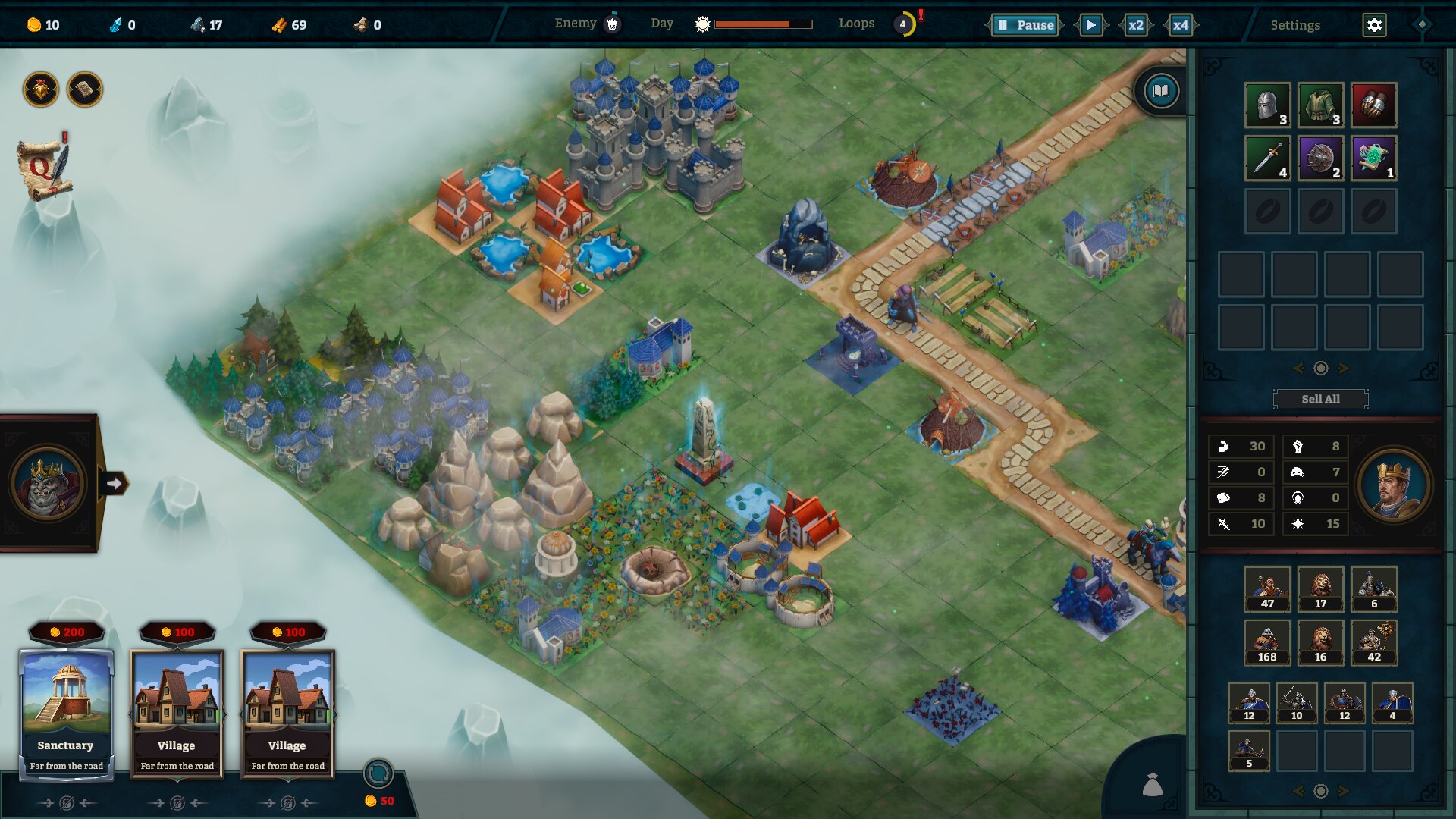Open the quest scroll

click(x=44, y=168)
